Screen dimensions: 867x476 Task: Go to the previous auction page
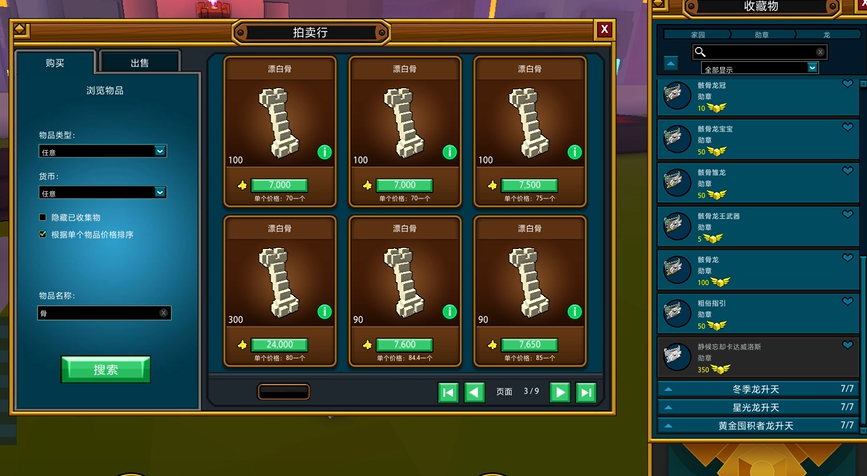coord(475,392)
